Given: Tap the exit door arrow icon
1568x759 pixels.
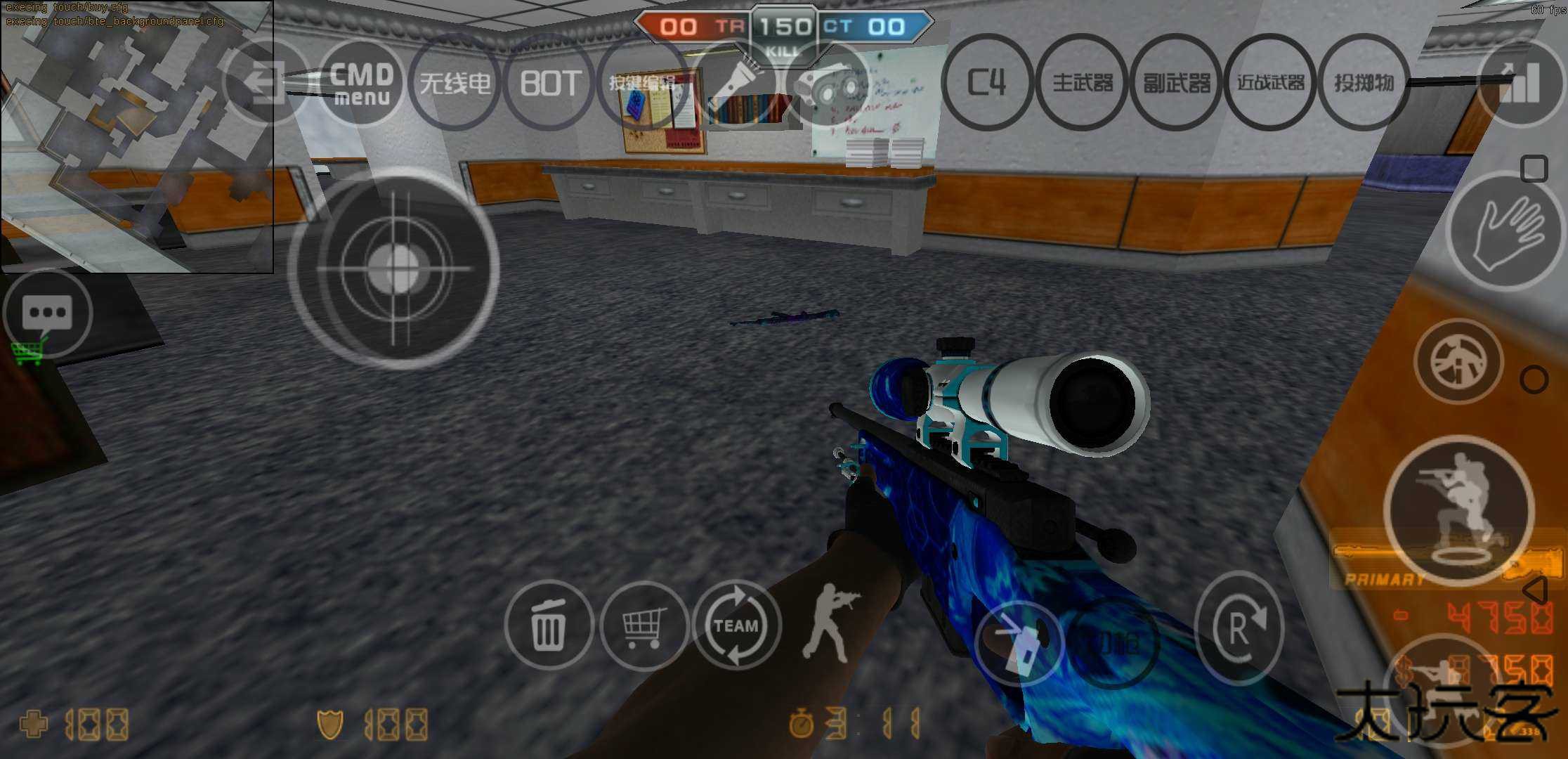Looking at the screenshot, I should click(265, 83).
